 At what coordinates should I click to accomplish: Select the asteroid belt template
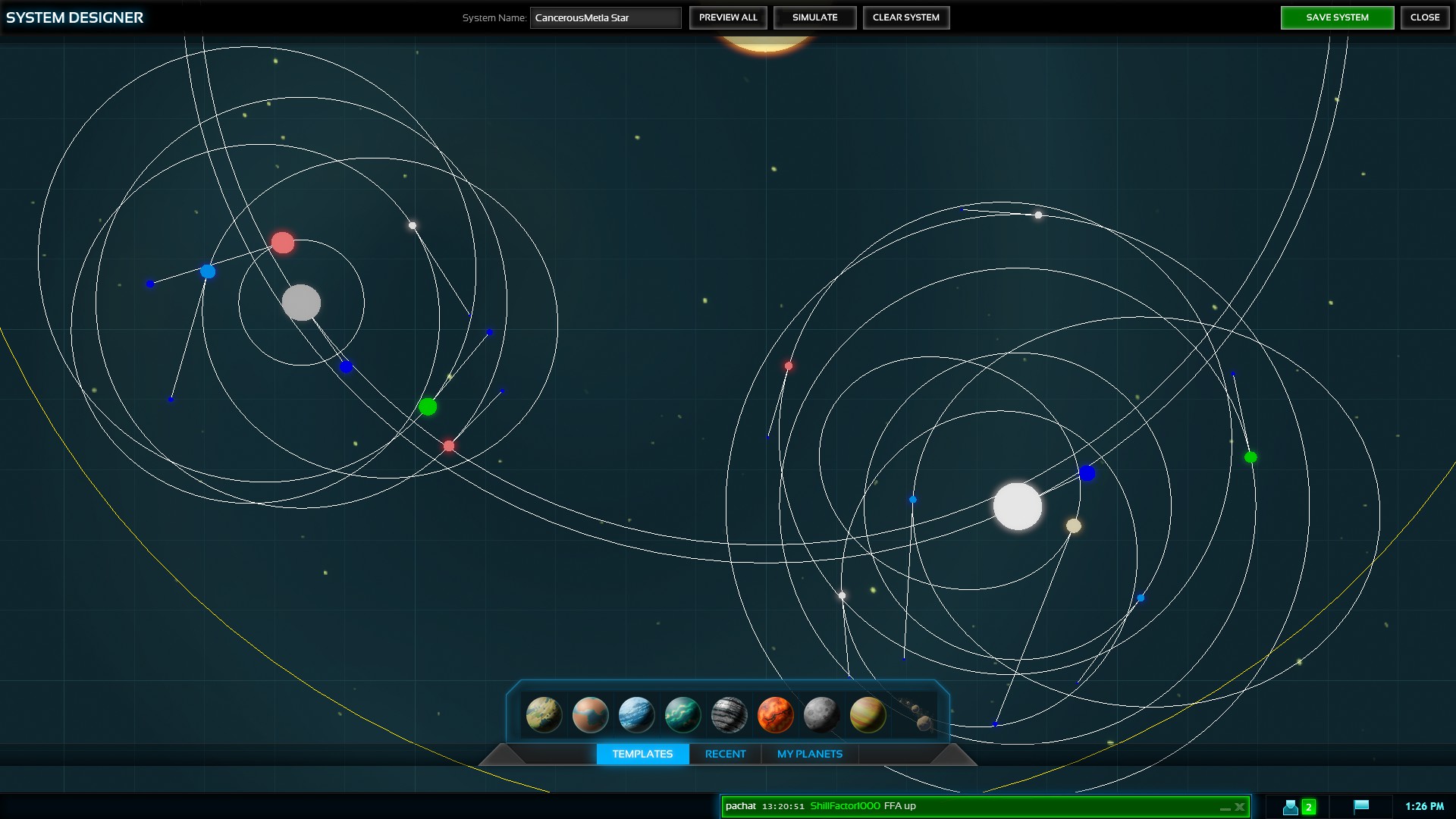click(x=916, y=714)
